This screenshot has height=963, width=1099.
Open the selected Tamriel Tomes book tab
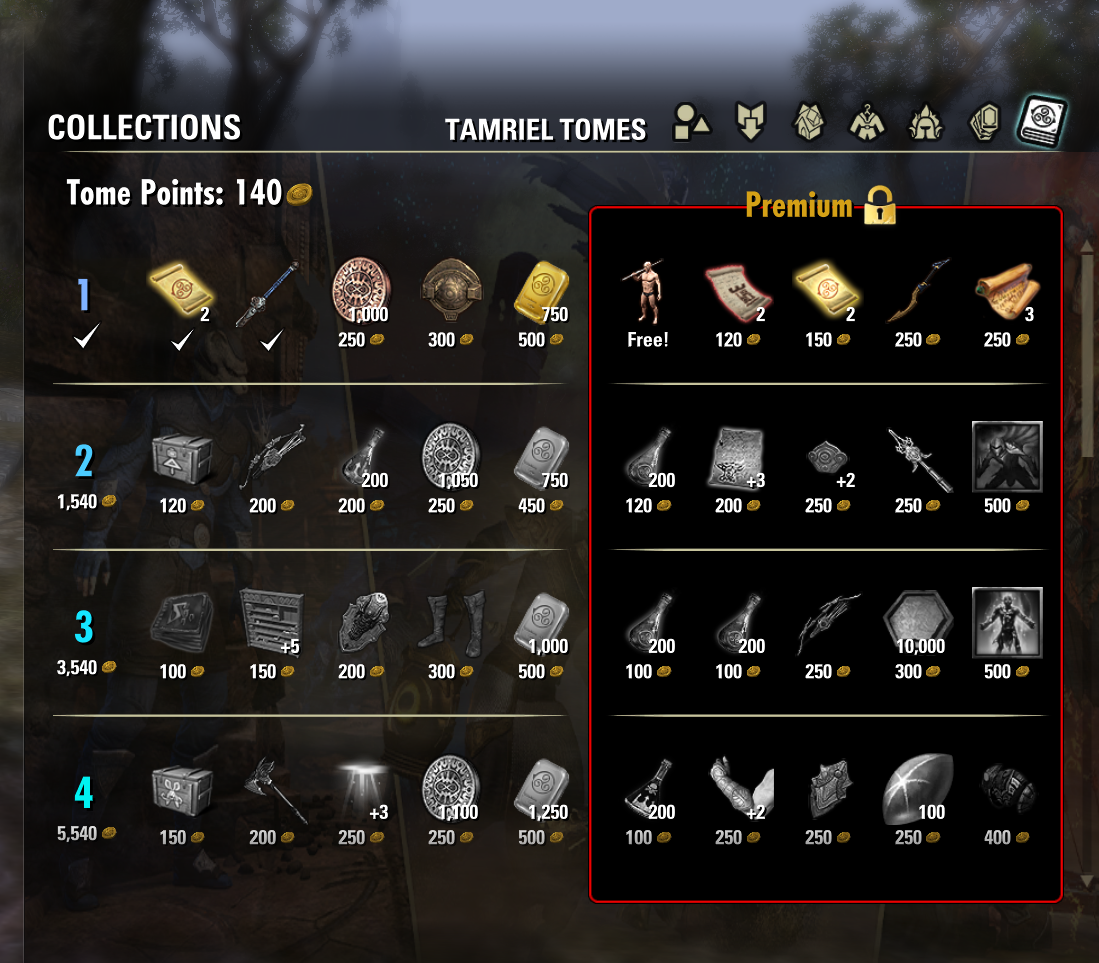1042,122
